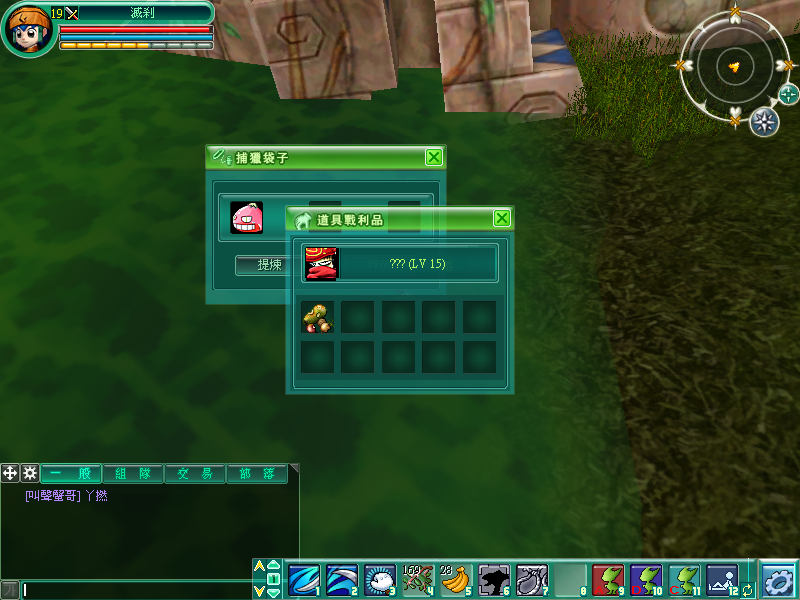Click the chat window move arrows icon
The image size is (800, 600).
tap(11, 473)
